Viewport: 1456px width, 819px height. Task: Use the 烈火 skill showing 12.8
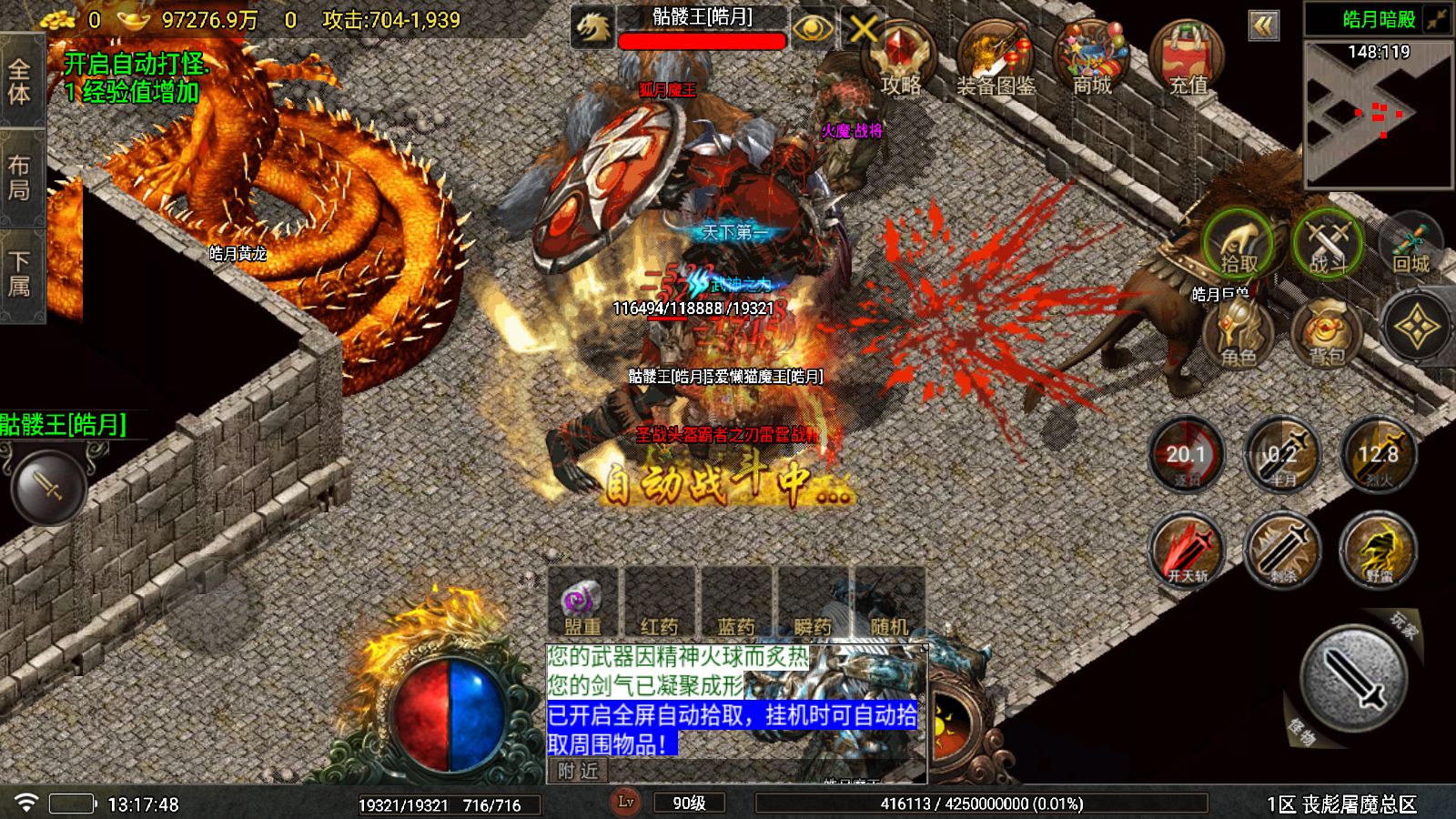click(1380, 455)
